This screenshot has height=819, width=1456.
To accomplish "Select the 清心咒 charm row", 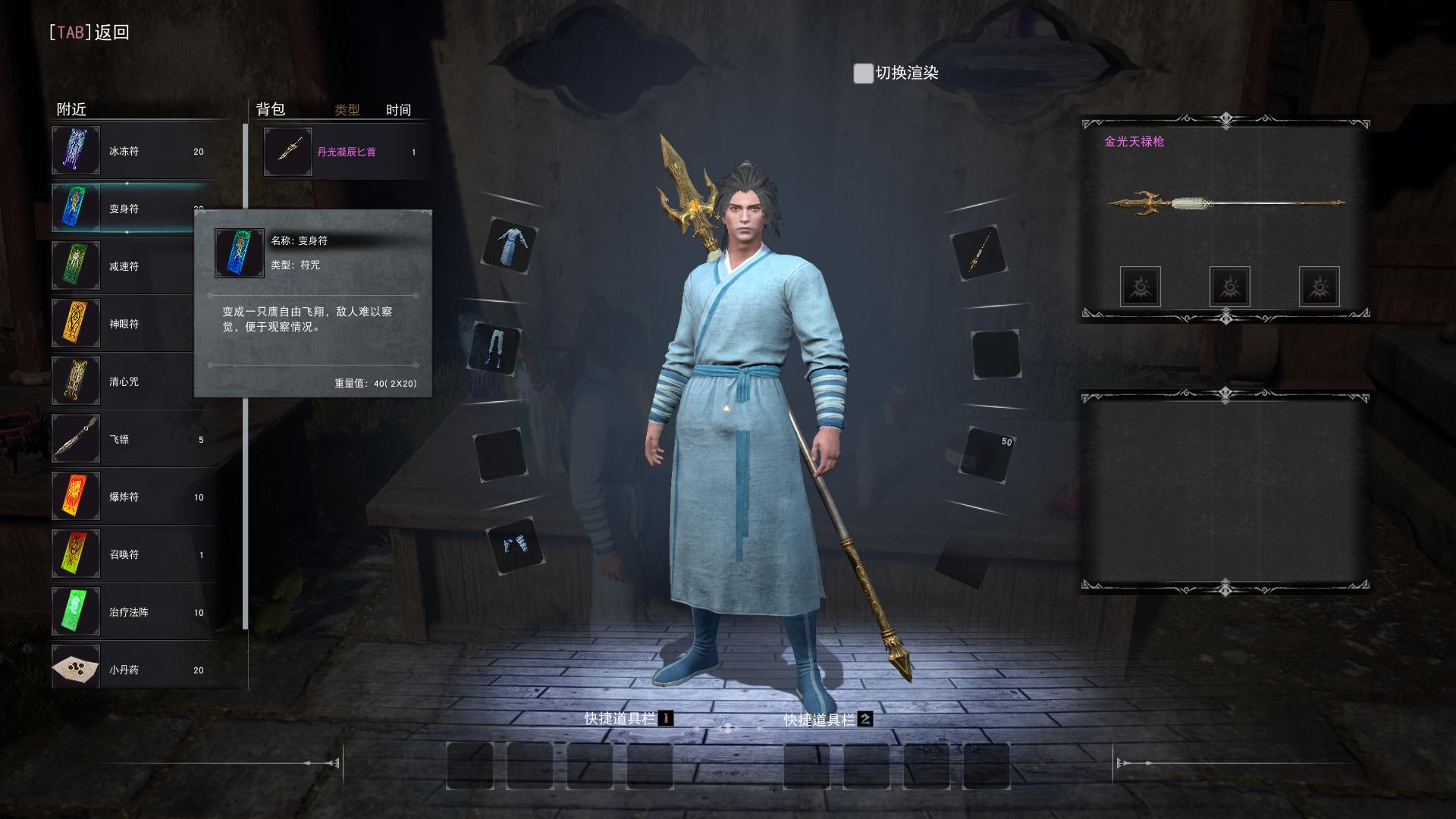I will 121,381.
